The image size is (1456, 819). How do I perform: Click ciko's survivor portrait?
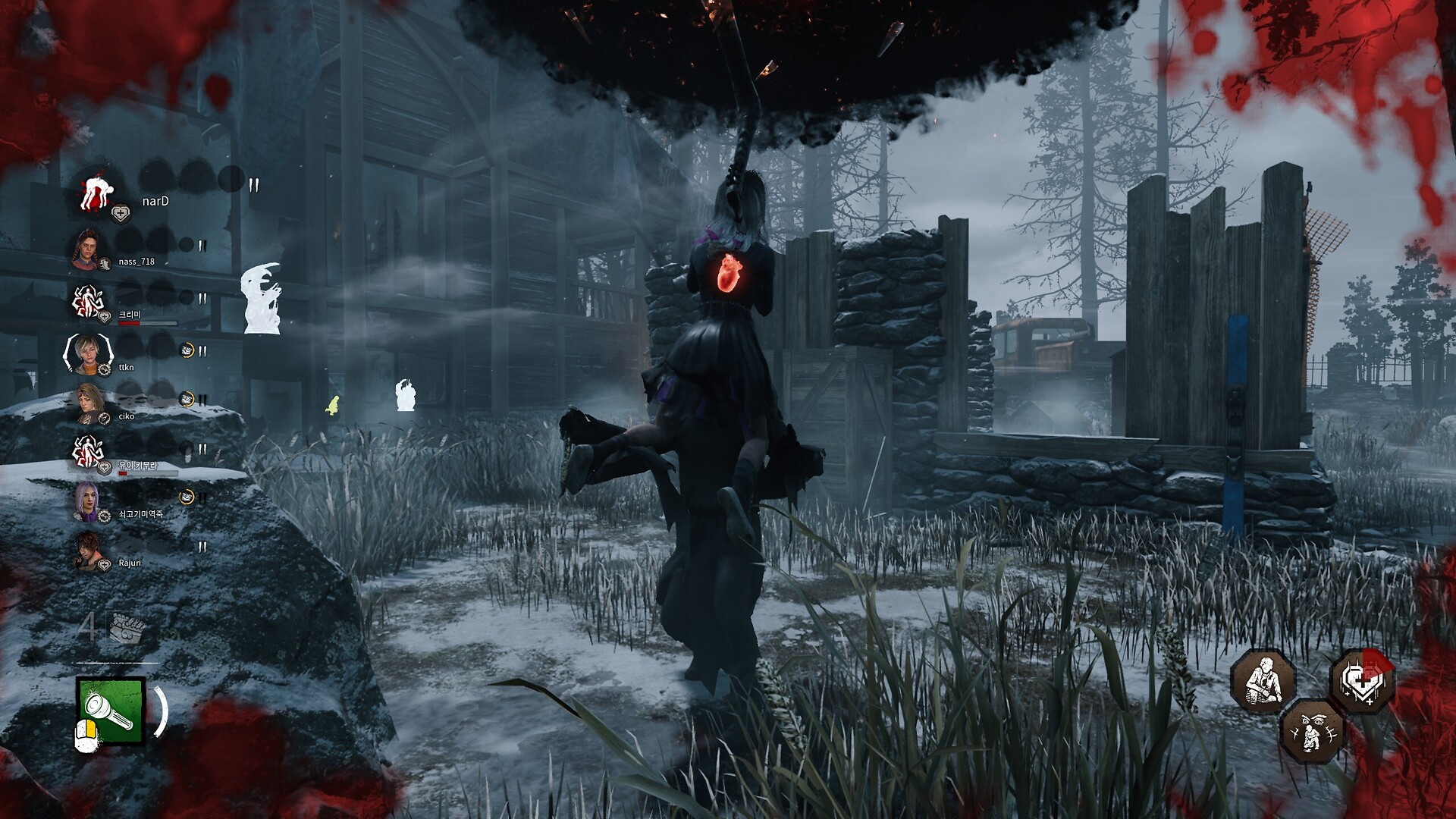(89, 401)
